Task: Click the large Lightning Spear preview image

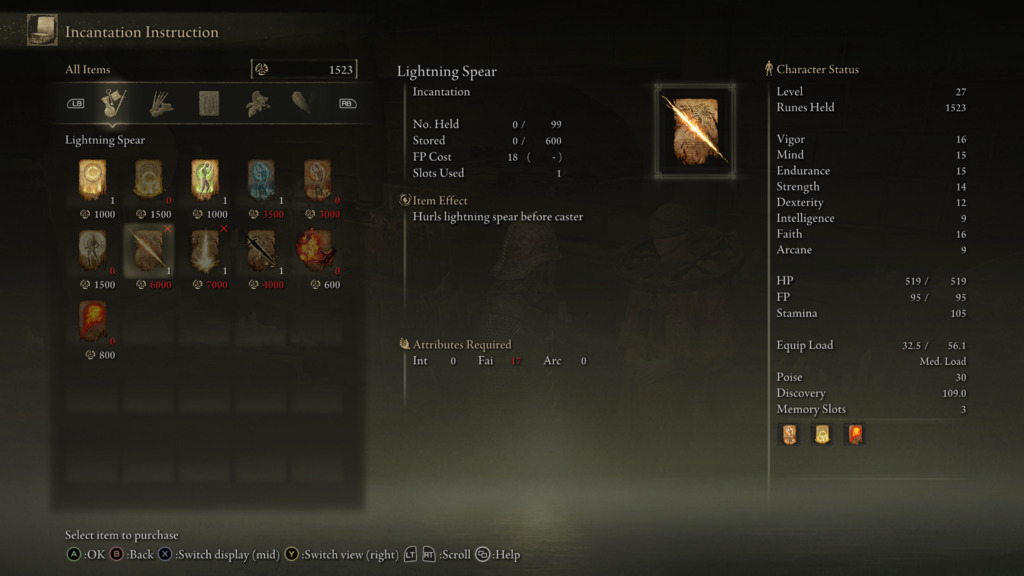Action: tap(696, 131)
